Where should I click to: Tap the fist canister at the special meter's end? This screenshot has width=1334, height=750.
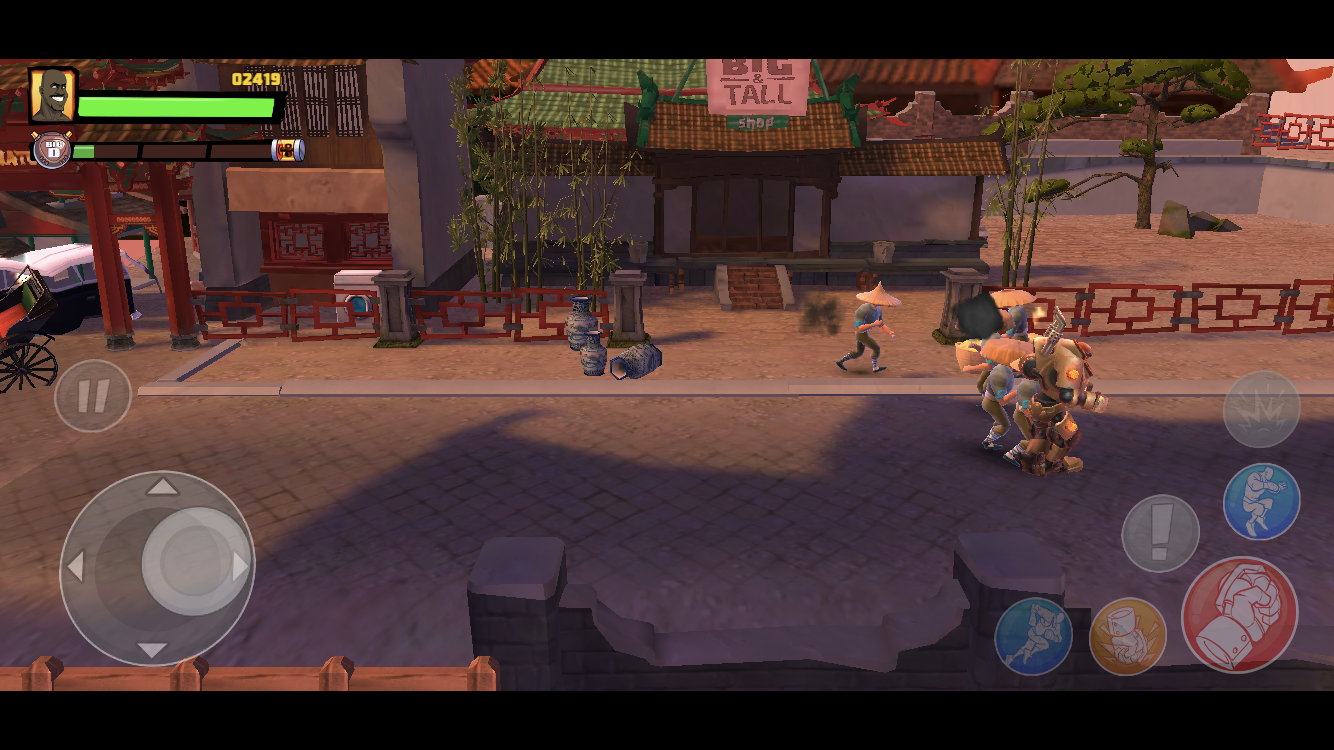click(x=289, y=151)
